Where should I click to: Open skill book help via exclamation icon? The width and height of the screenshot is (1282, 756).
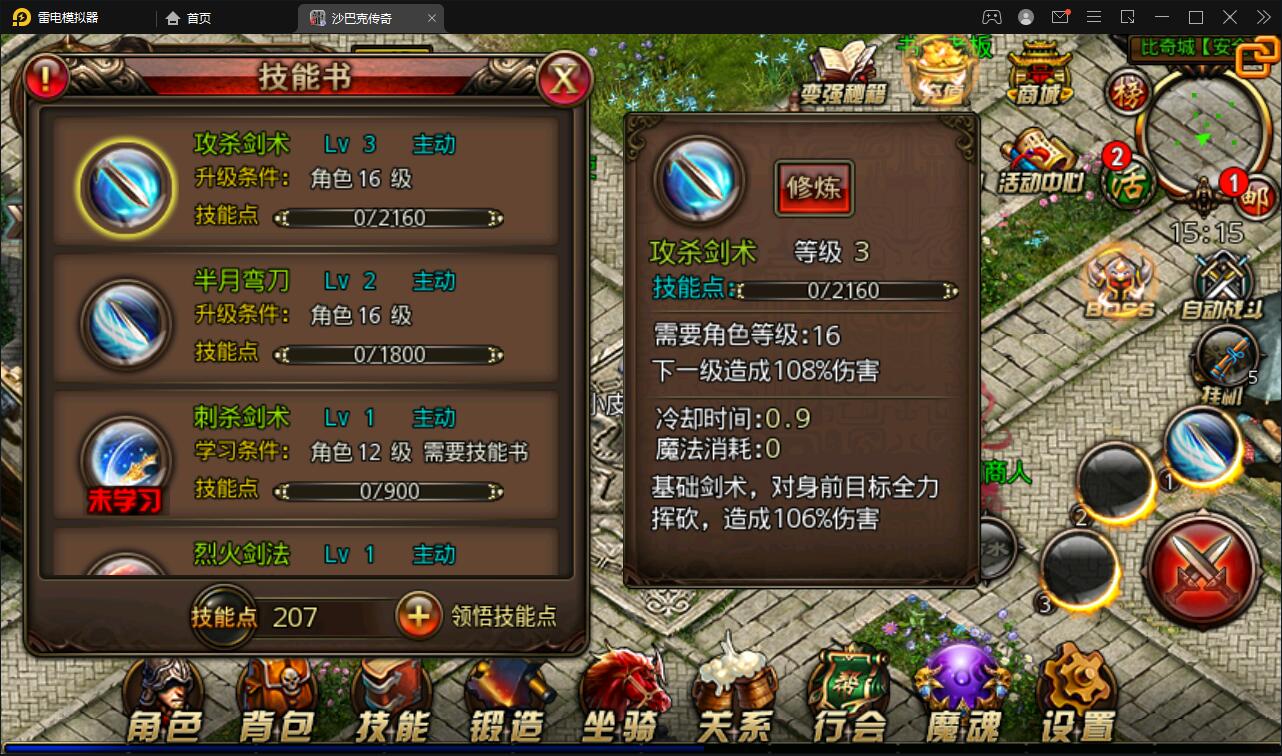(46, 78)
